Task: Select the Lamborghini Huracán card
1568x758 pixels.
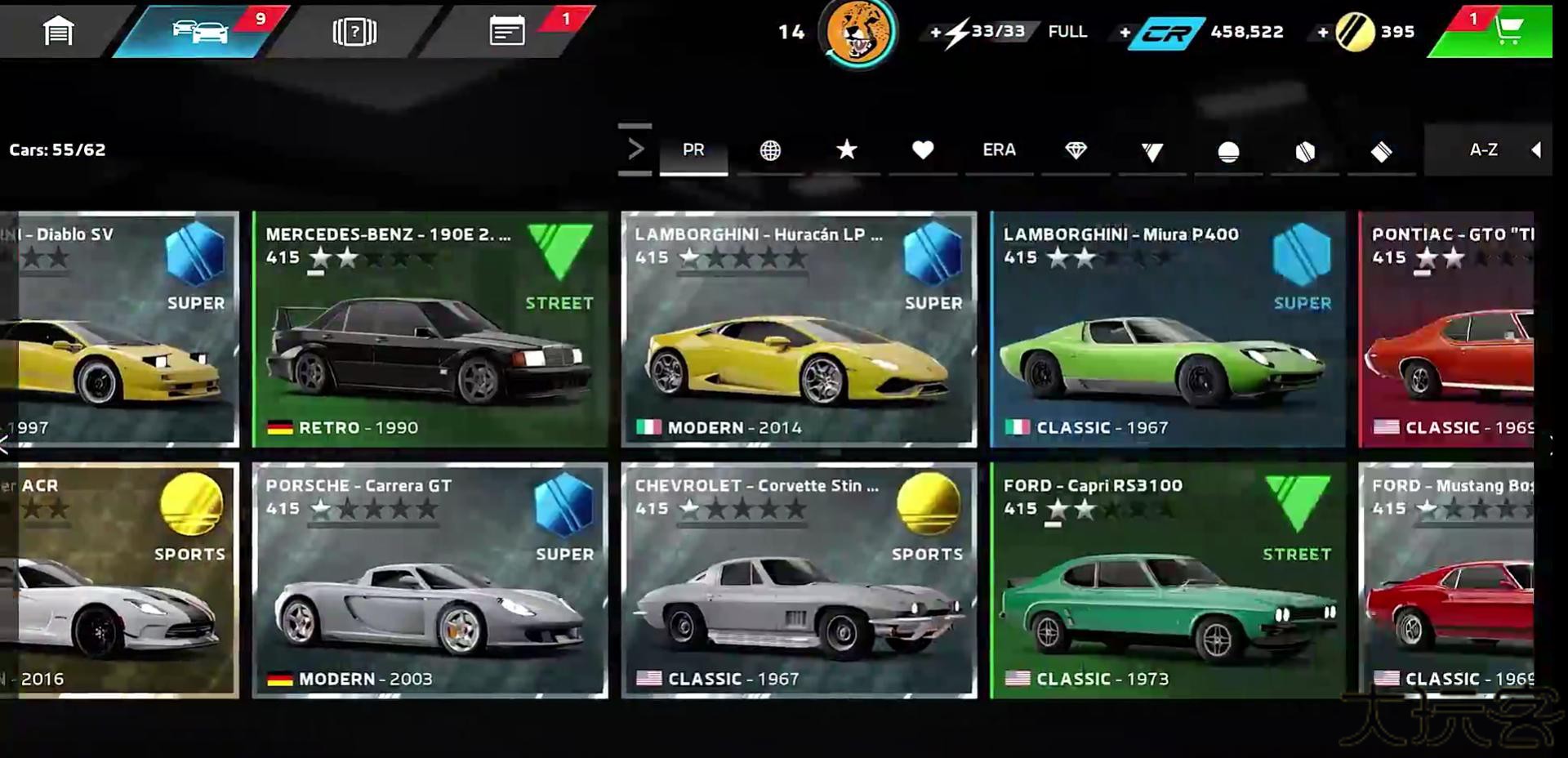Action: pos(799,329)
